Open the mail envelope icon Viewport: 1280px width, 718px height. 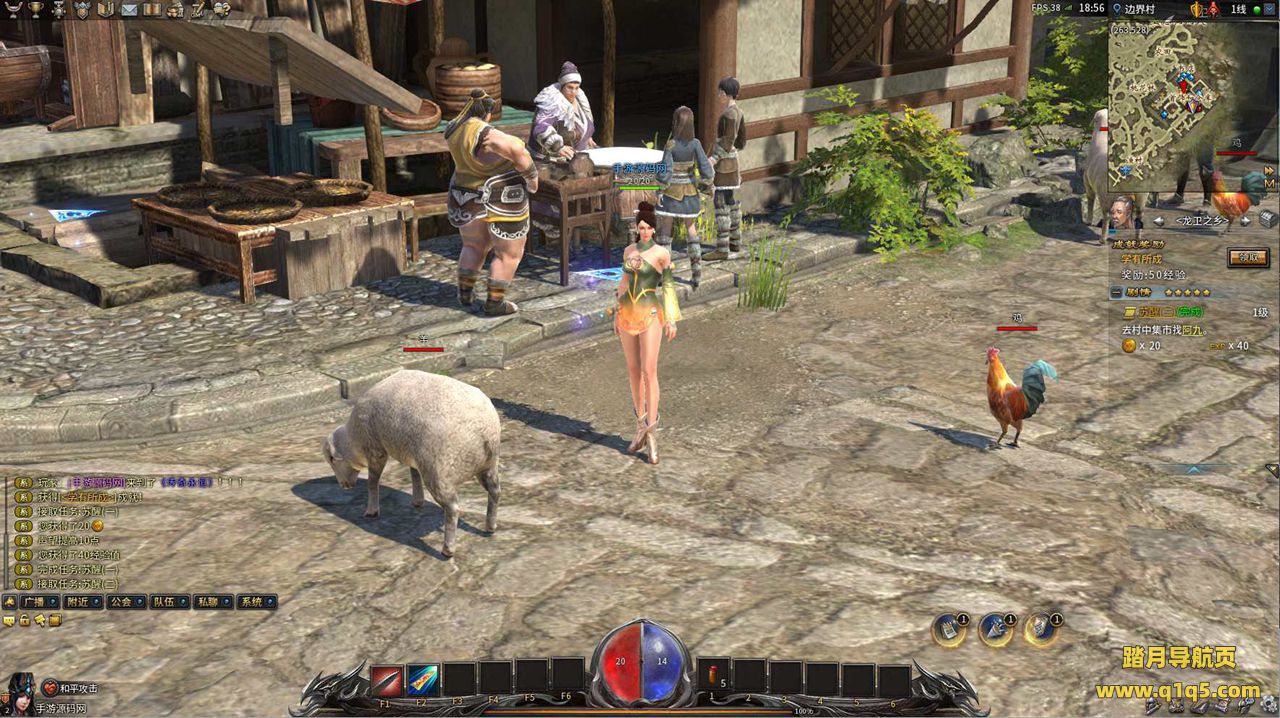coord(129,9)
